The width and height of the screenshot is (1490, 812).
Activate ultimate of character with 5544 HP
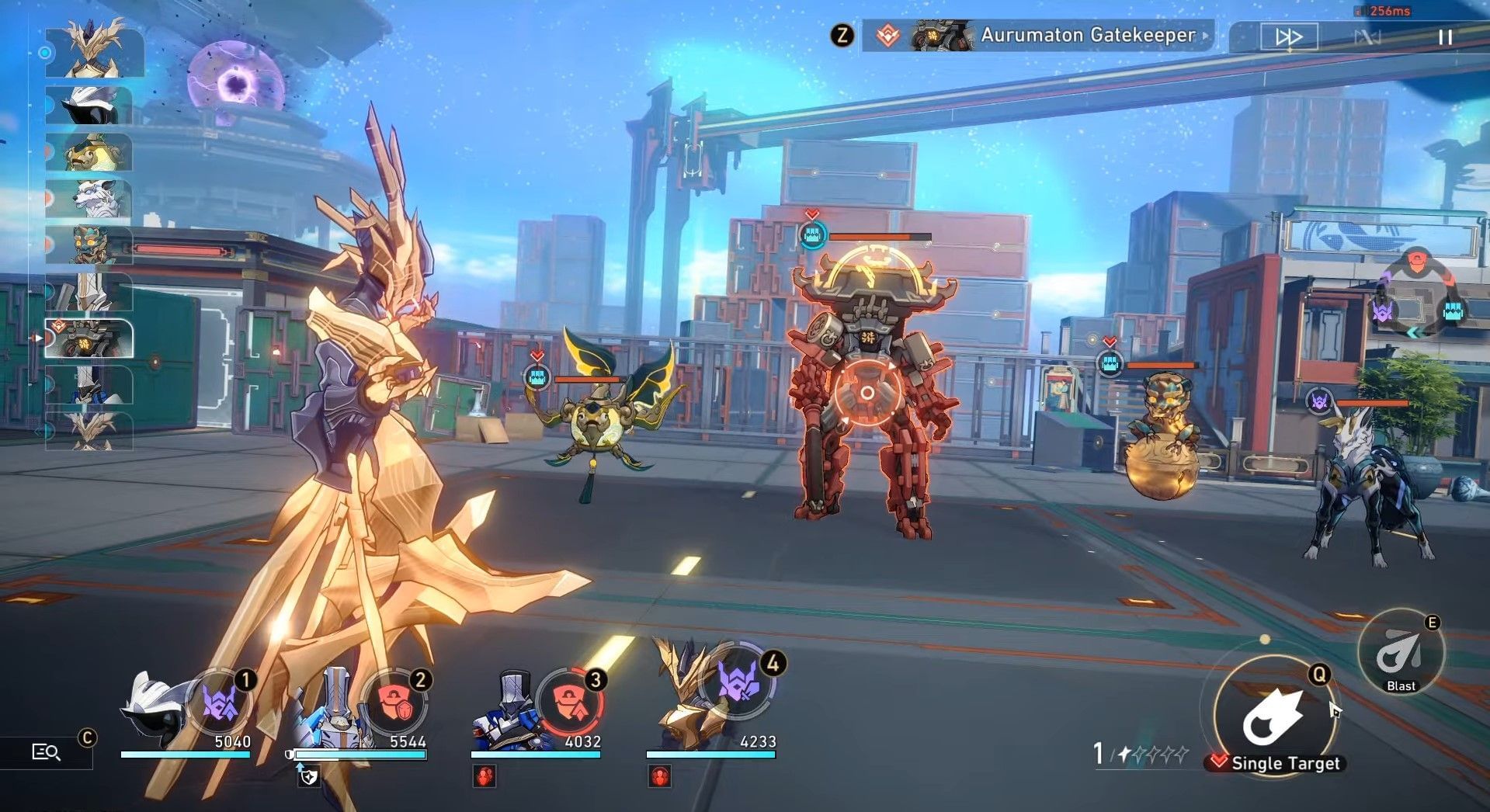[394, 703]
